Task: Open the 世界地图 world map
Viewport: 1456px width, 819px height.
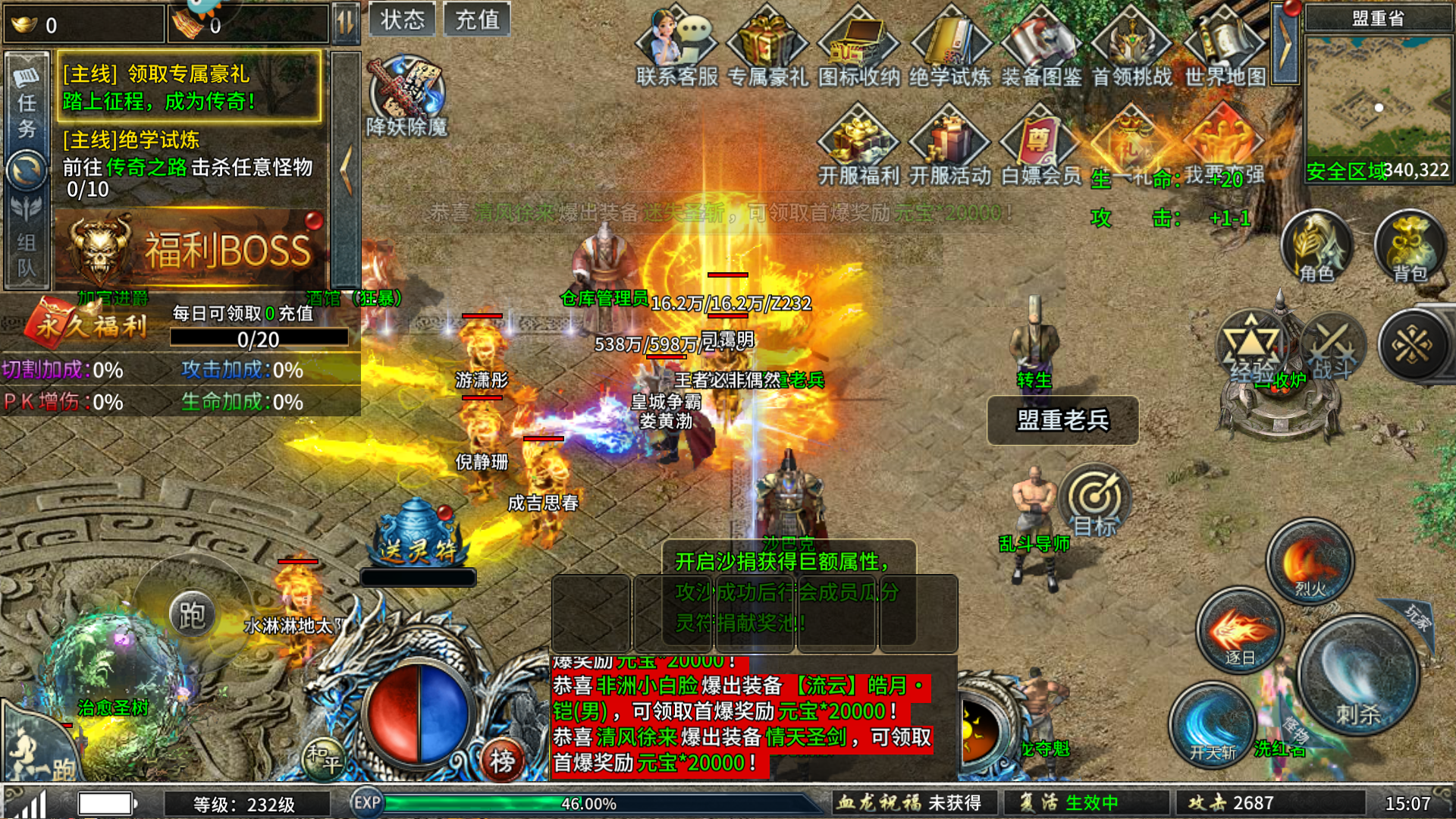Action: coord(1224,45)
